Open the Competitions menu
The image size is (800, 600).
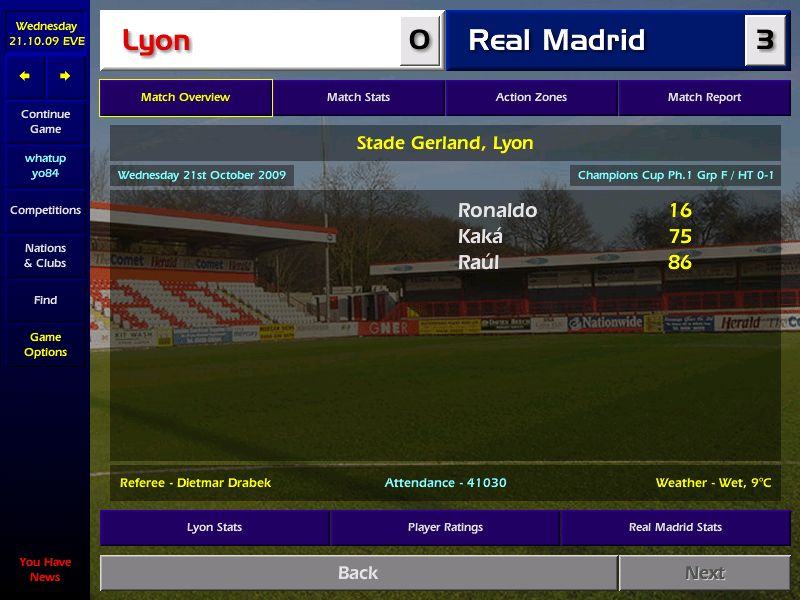click(45, 211)
